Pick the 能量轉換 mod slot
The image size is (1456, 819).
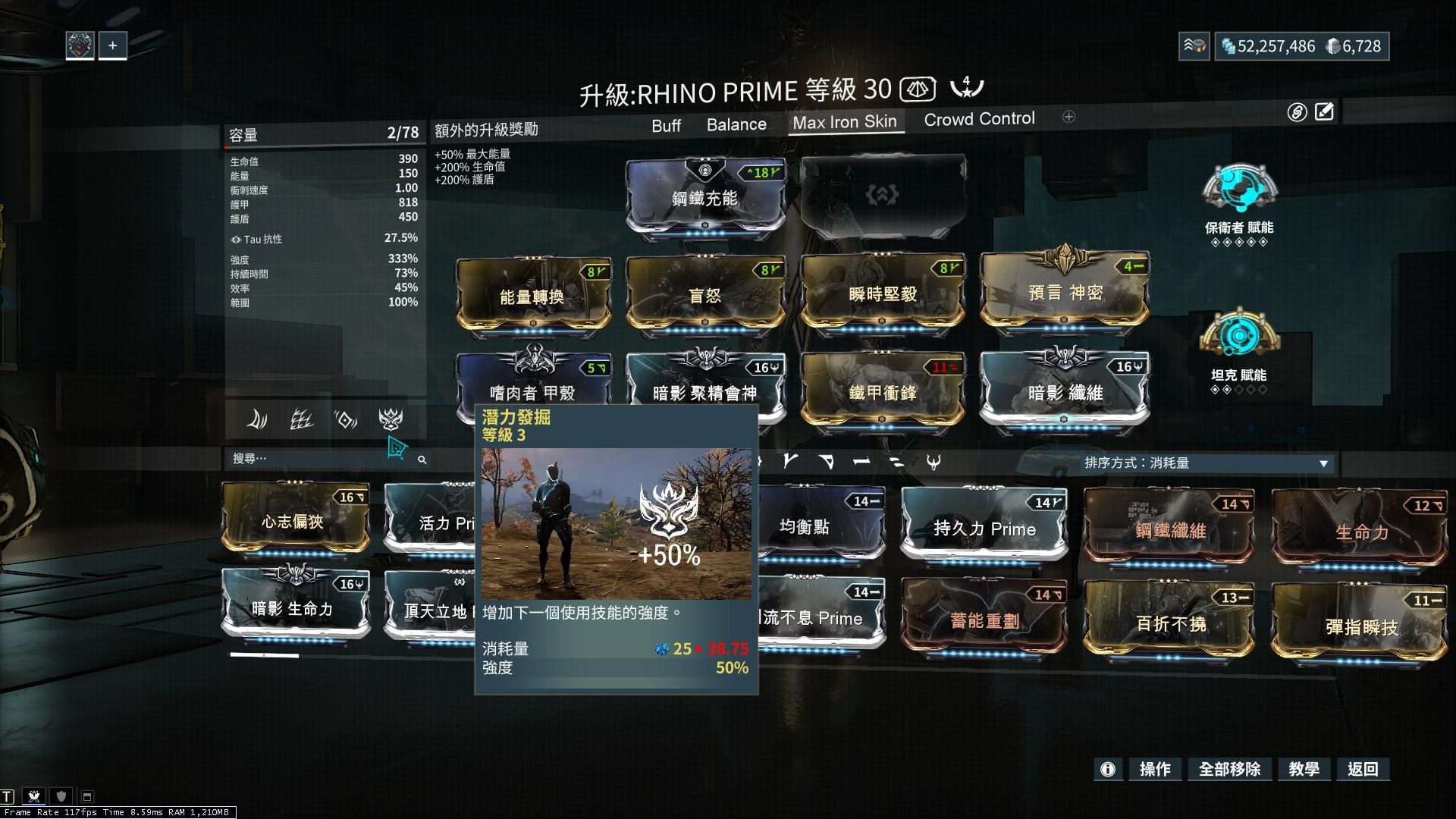[532, 296]
